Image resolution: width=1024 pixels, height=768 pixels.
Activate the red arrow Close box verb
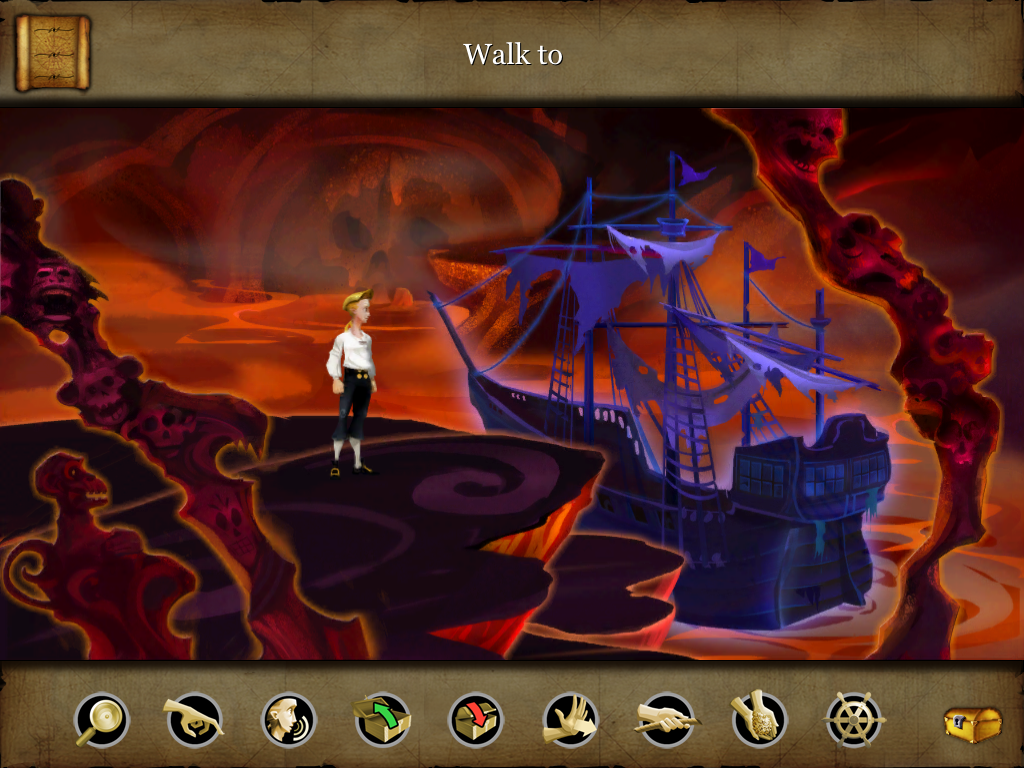476,720
